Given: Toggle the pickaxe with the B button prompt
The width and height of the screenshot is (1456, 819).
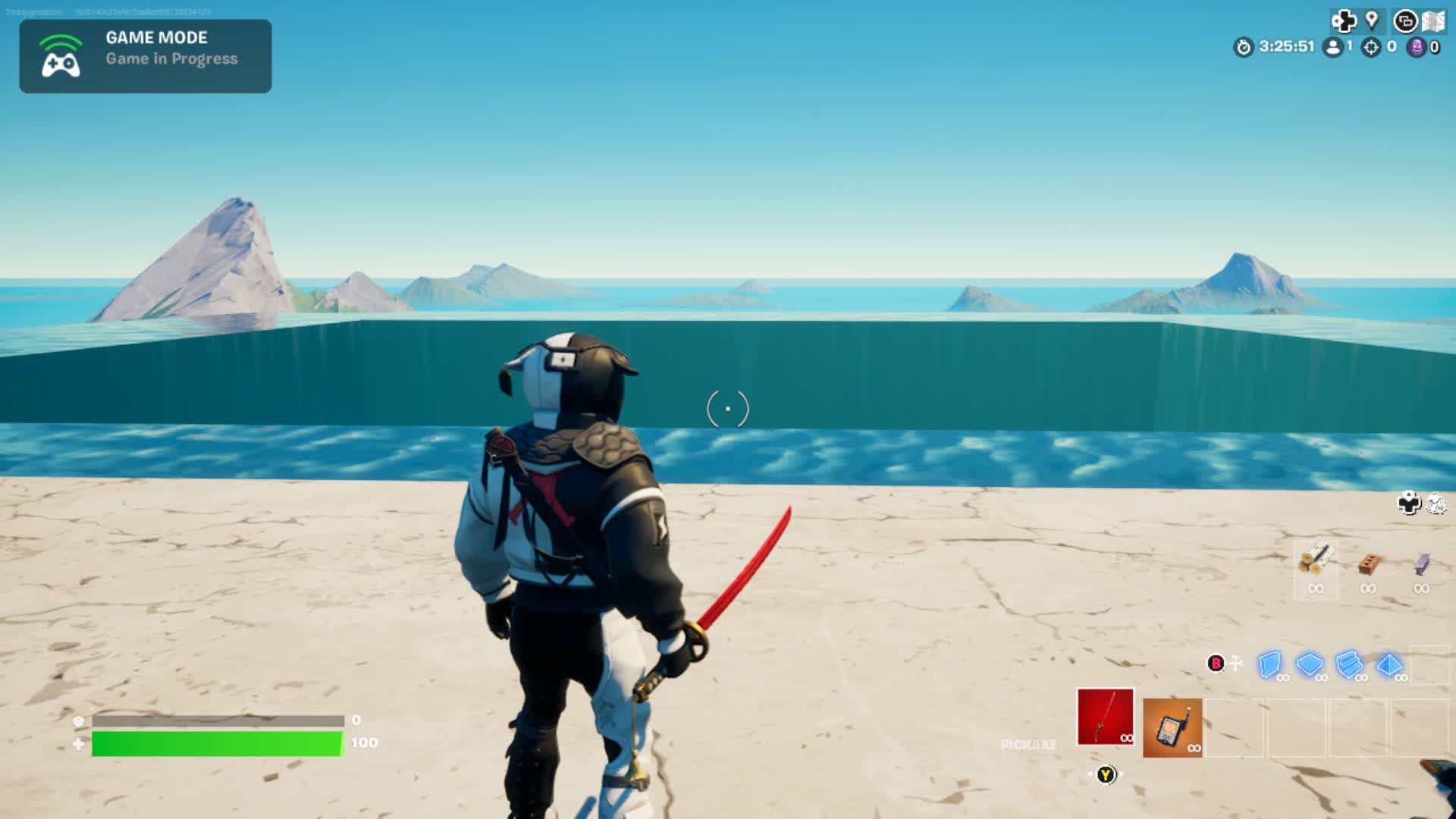Looking at the screenshot, I should coord(1216,664).
